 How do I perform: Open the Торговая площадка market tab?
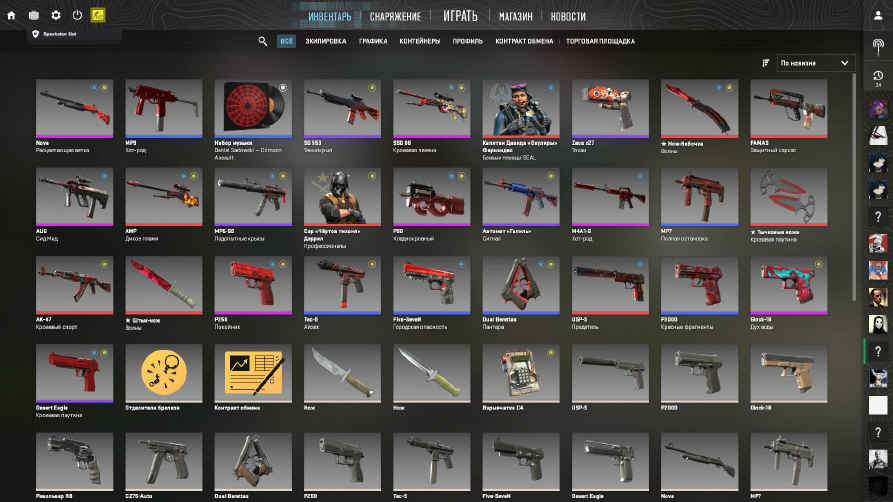tap(600, 41)
